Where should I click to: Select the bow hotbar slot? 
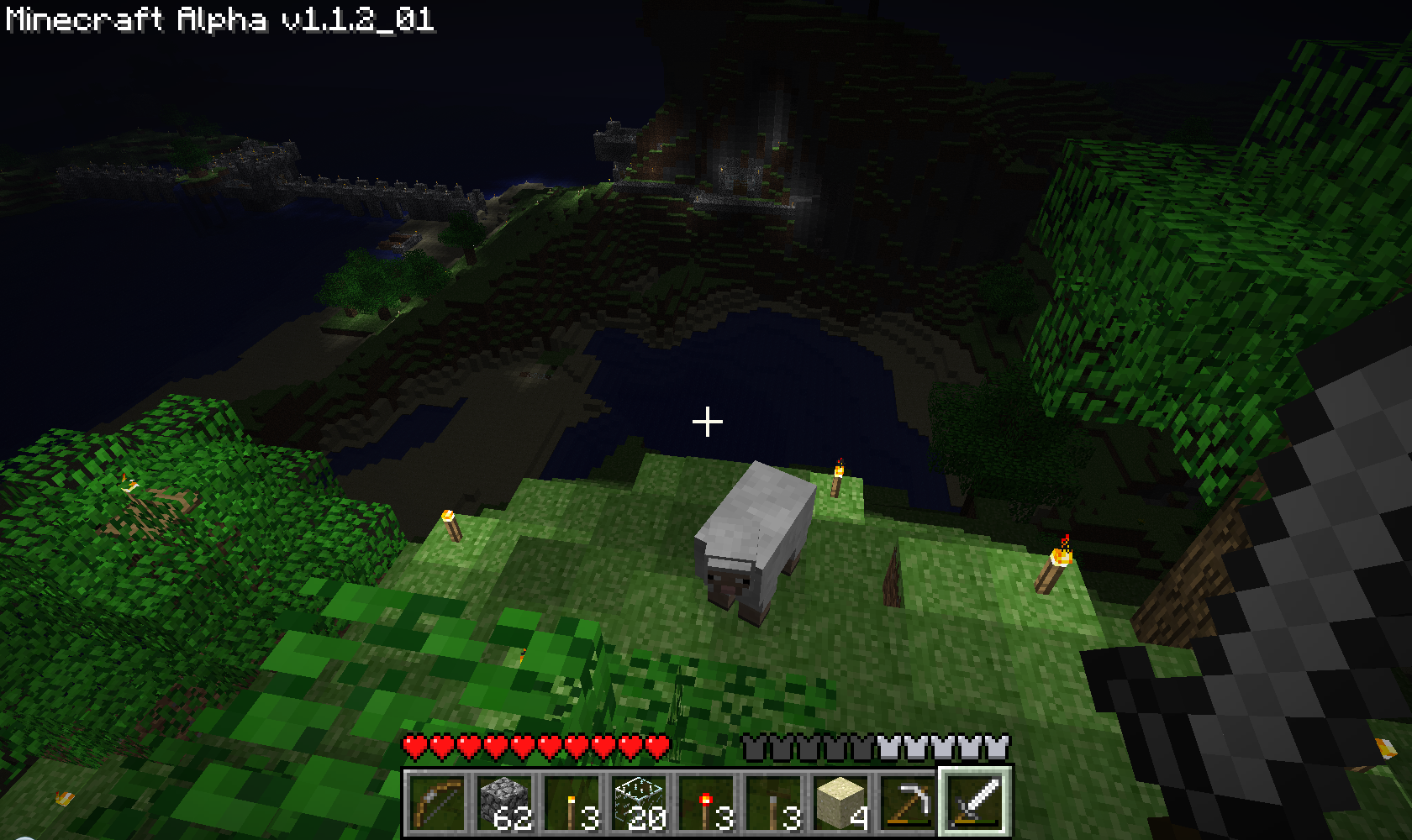(437, 803)
